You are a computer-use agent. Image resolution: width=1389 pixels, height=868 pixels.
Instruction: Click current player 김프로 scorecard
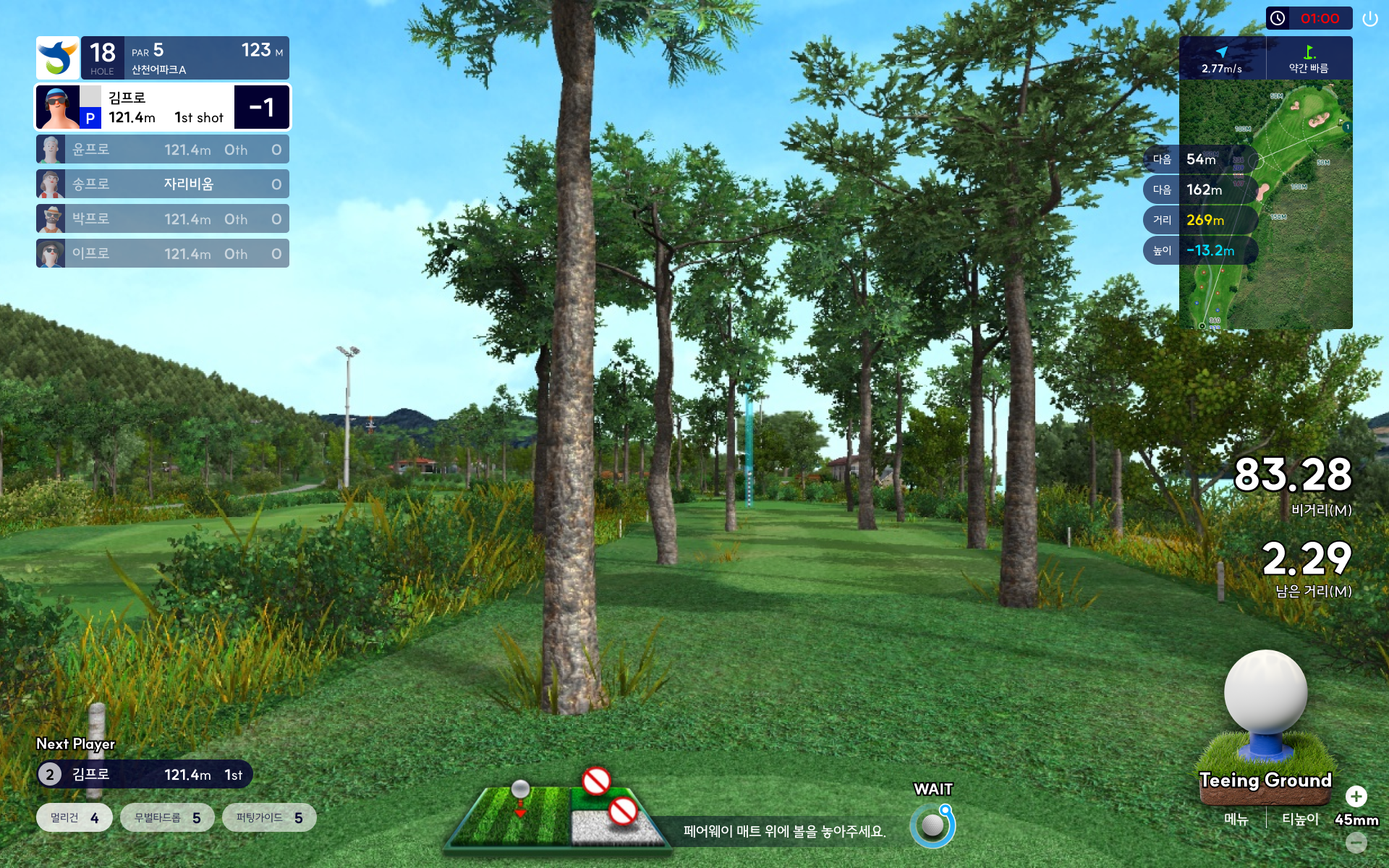(163, 107)
